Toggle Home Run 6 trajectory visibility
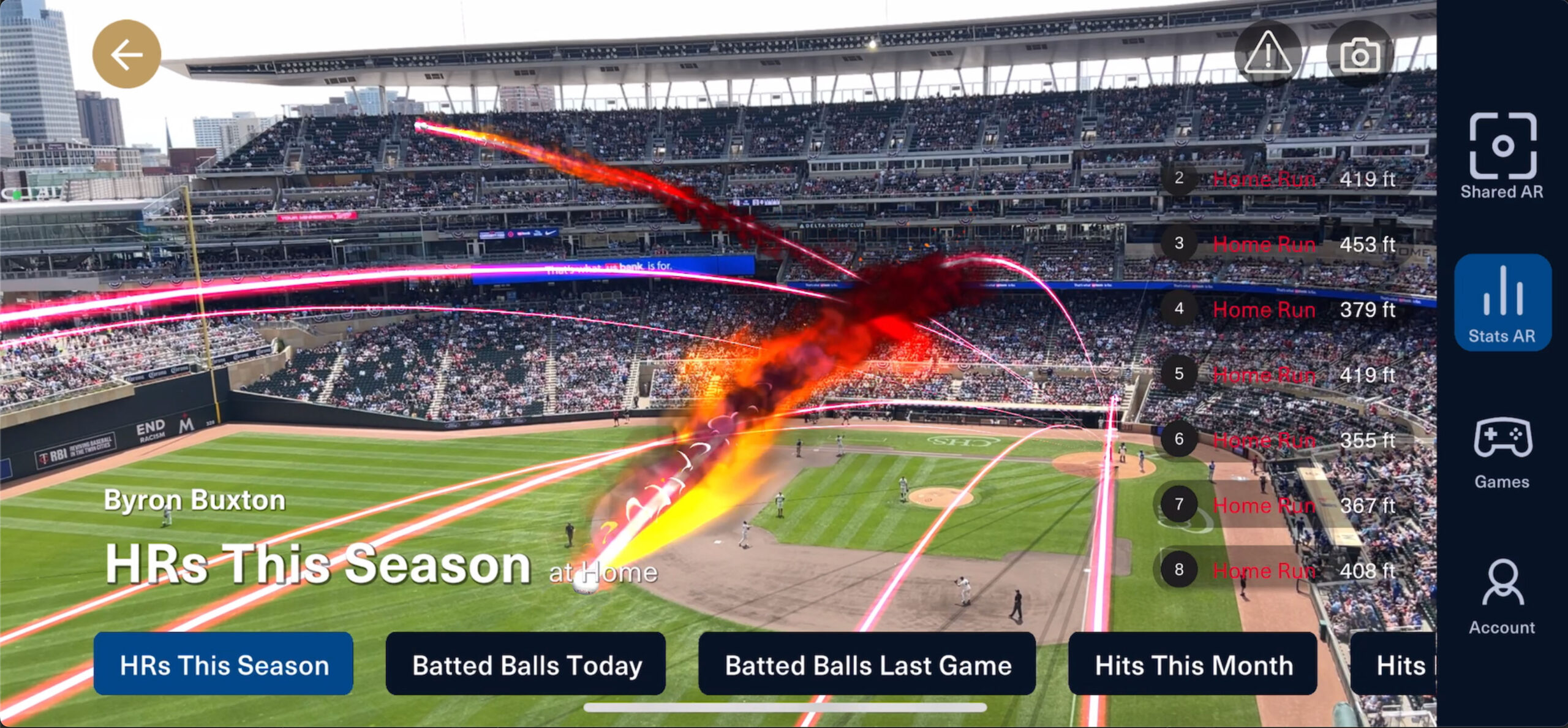Image resolution: width=1568 pixels, height=728 pixels. [1264, 440]
